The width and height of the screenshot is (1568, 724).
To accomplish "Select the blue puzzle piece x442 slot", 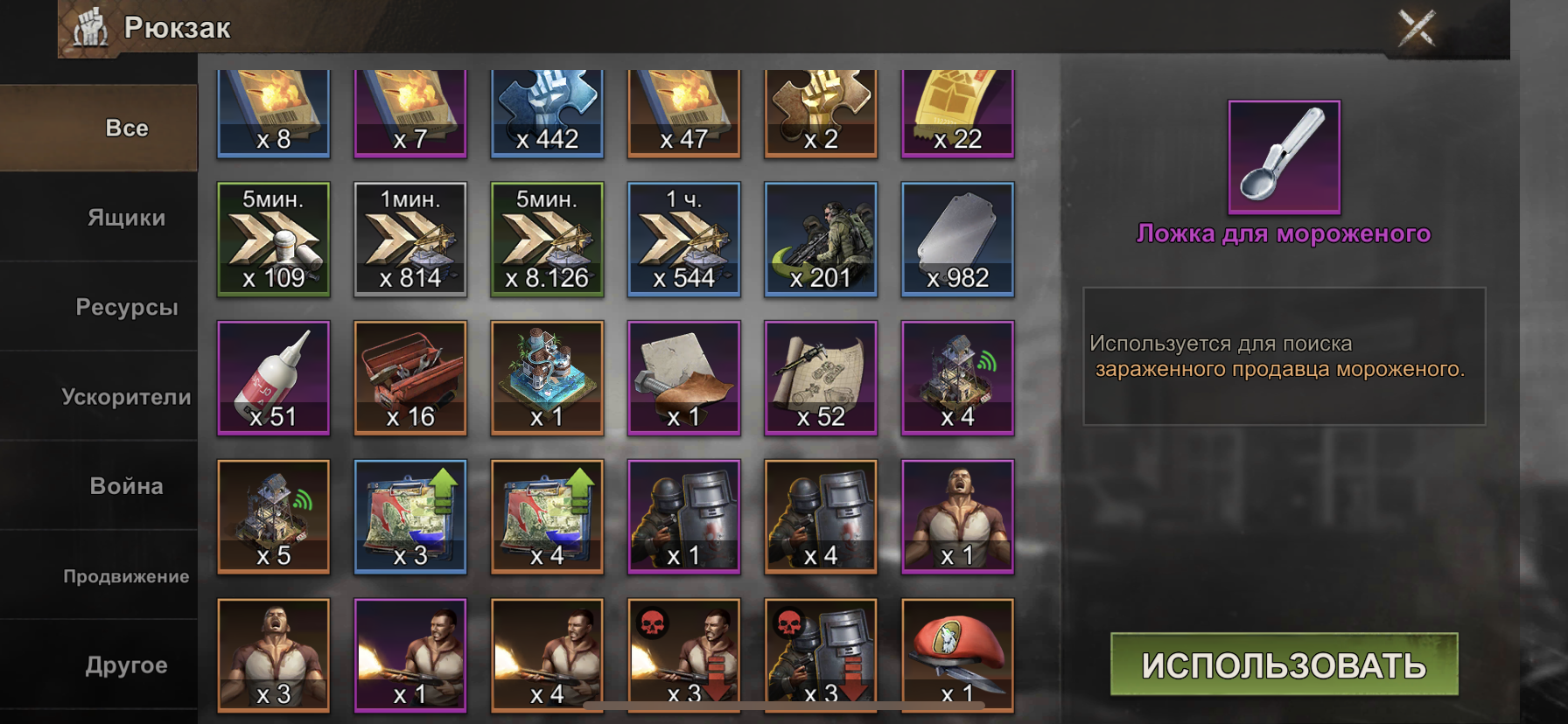I will 547,112.
